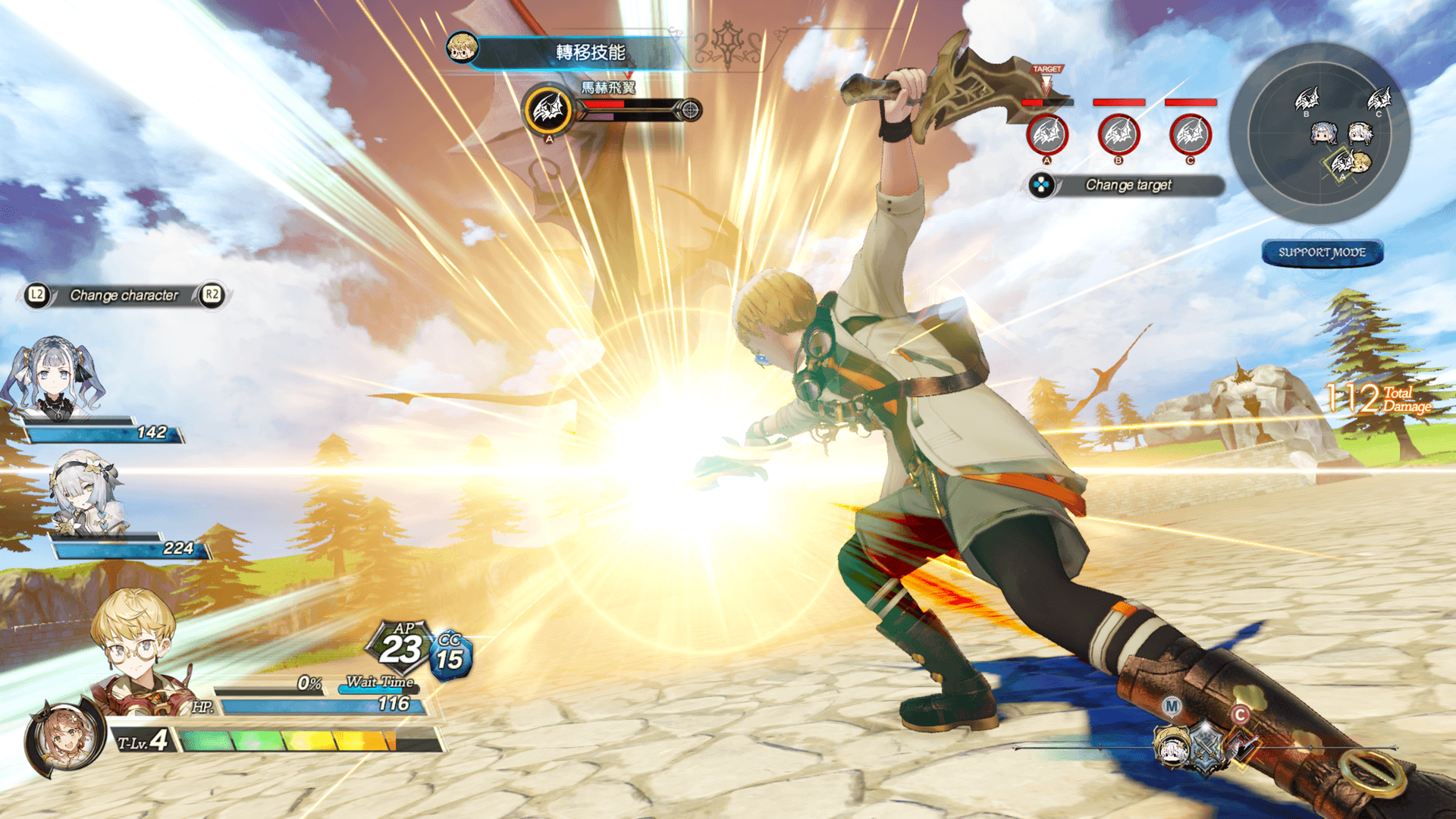This screenshot has width=1456, height=819.
Task: Toggle the SUPPORT MODE button
Action: coord(1322,253)
